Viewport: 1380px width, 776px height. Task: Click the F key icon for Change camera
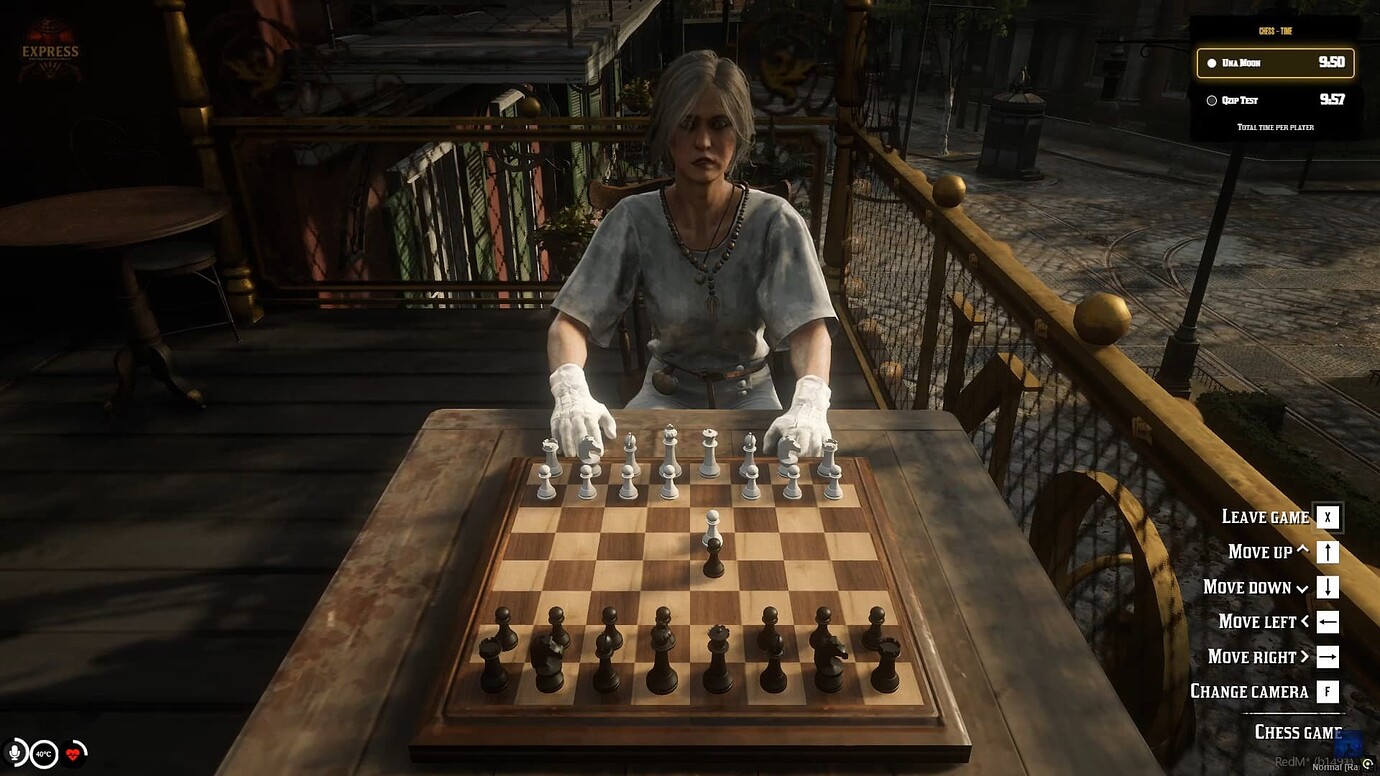(x=1328, y=692)
